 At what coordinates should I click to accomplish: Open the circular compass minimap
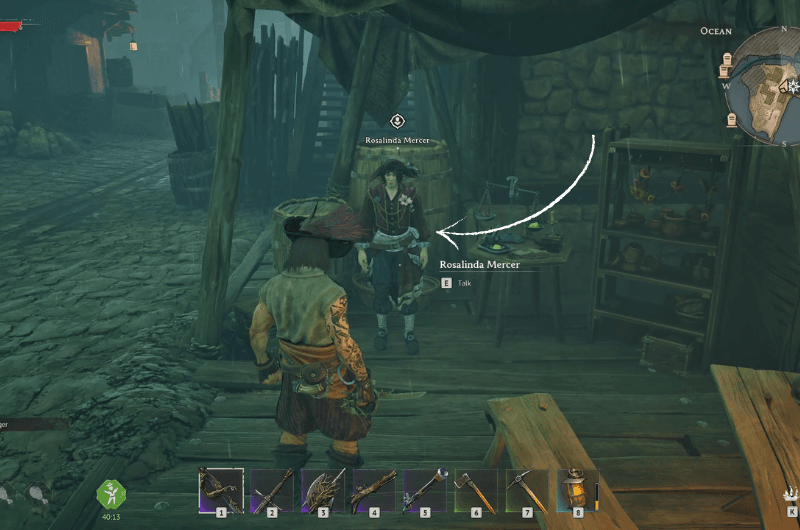point(772,88)
